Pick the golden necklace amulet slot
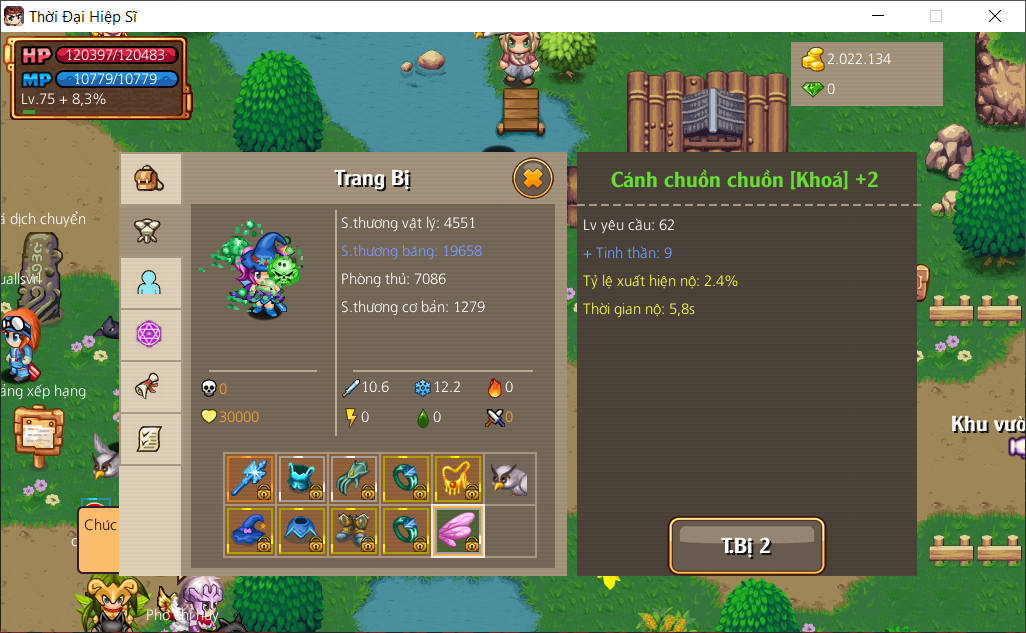 458,479
